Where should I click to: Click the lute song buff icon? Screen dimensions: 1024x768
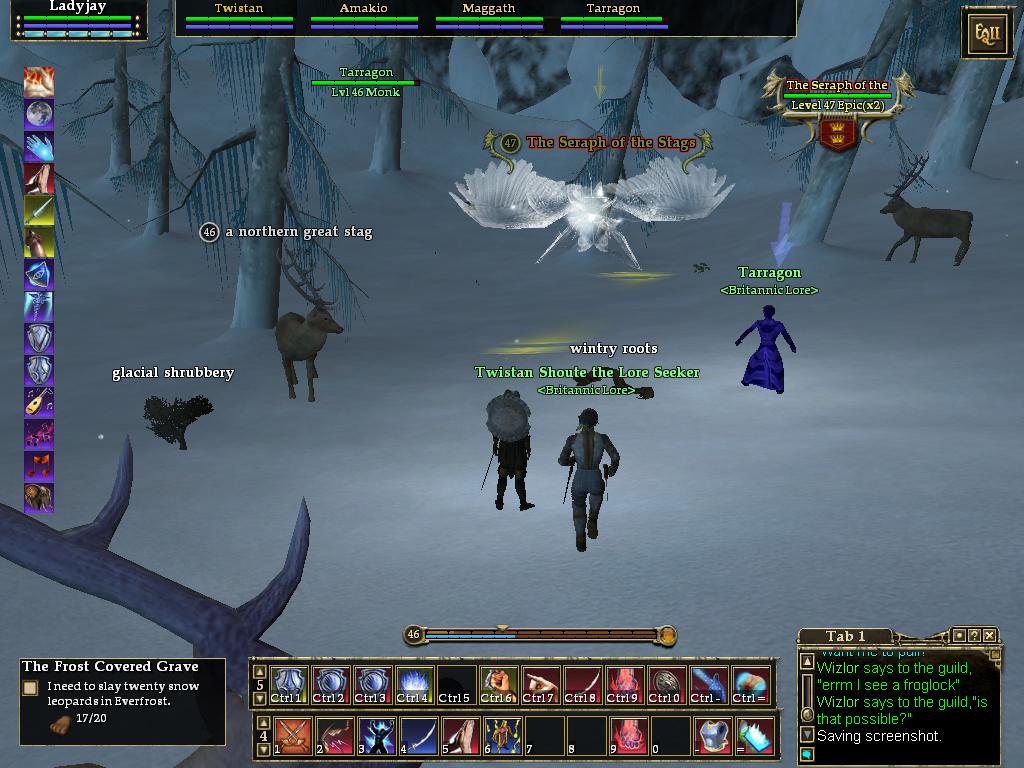pyautogui.click(x=39, y=401)
